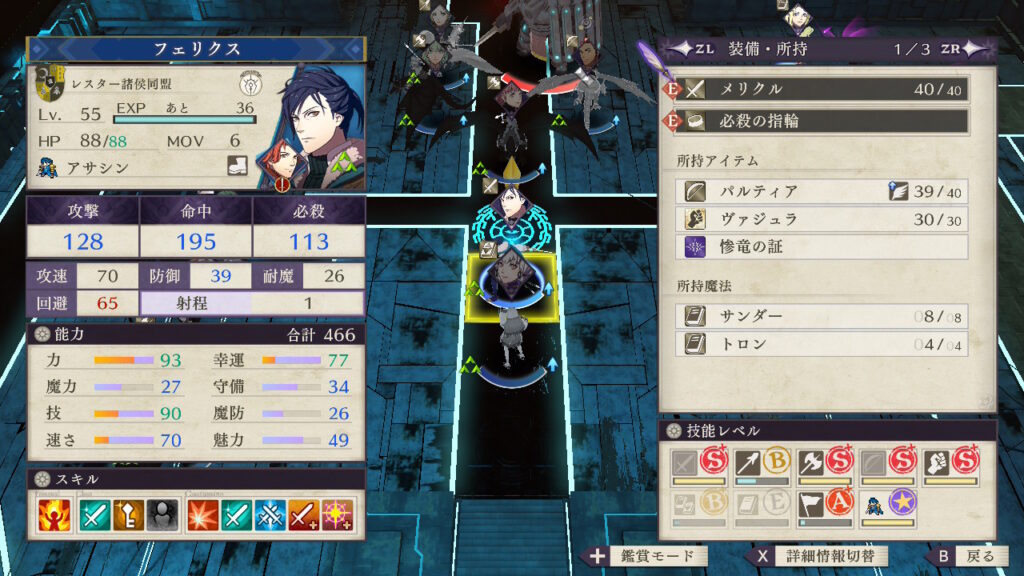Select the grey silhouette class skill icon
1024x576 pixels.
162,516
